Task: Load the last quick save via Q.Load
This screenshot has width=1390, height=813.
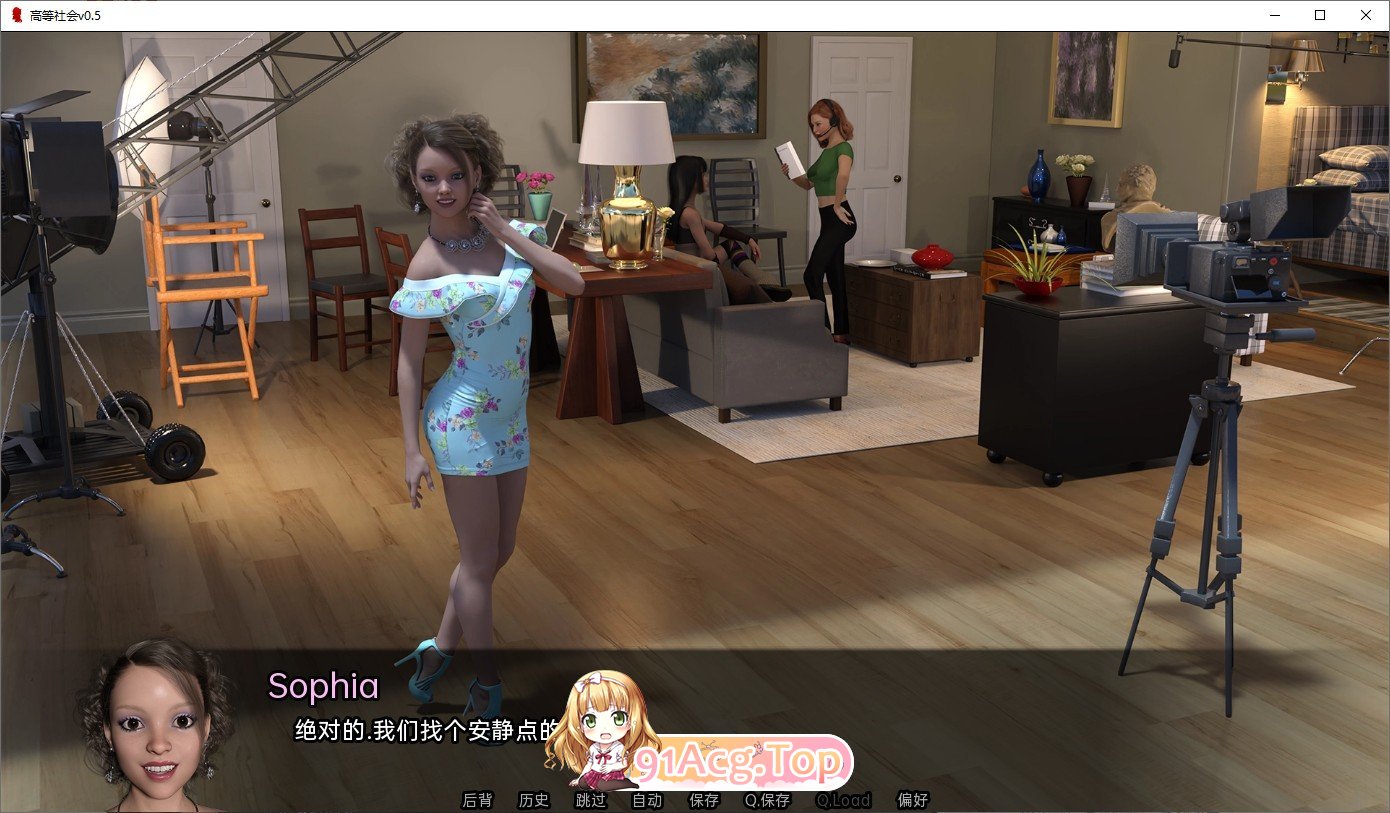Action: (x=841, y=800)
